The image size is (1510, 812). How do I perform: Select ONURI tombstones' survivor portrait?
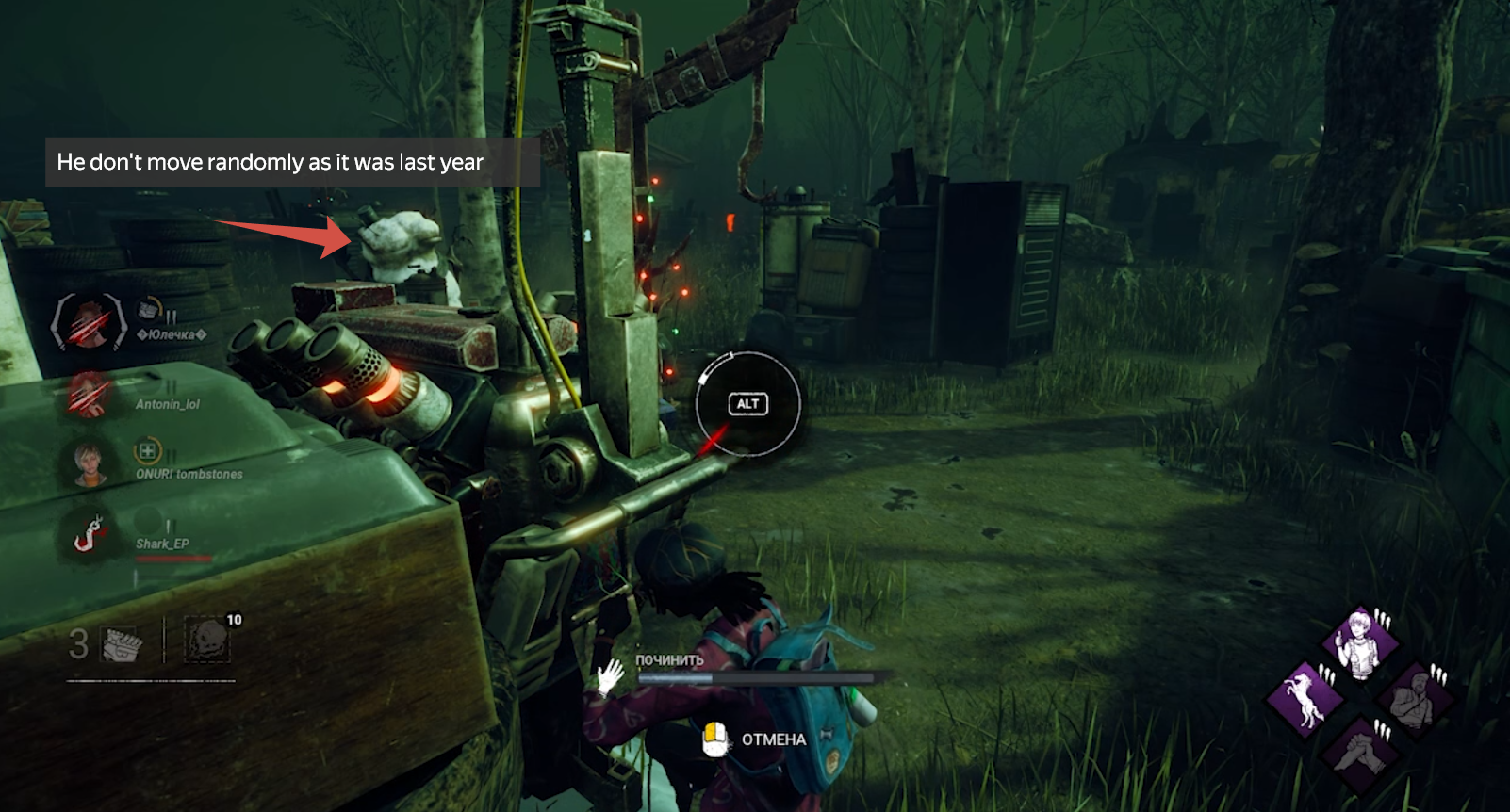pyautogui.click(x=89, y=463)
